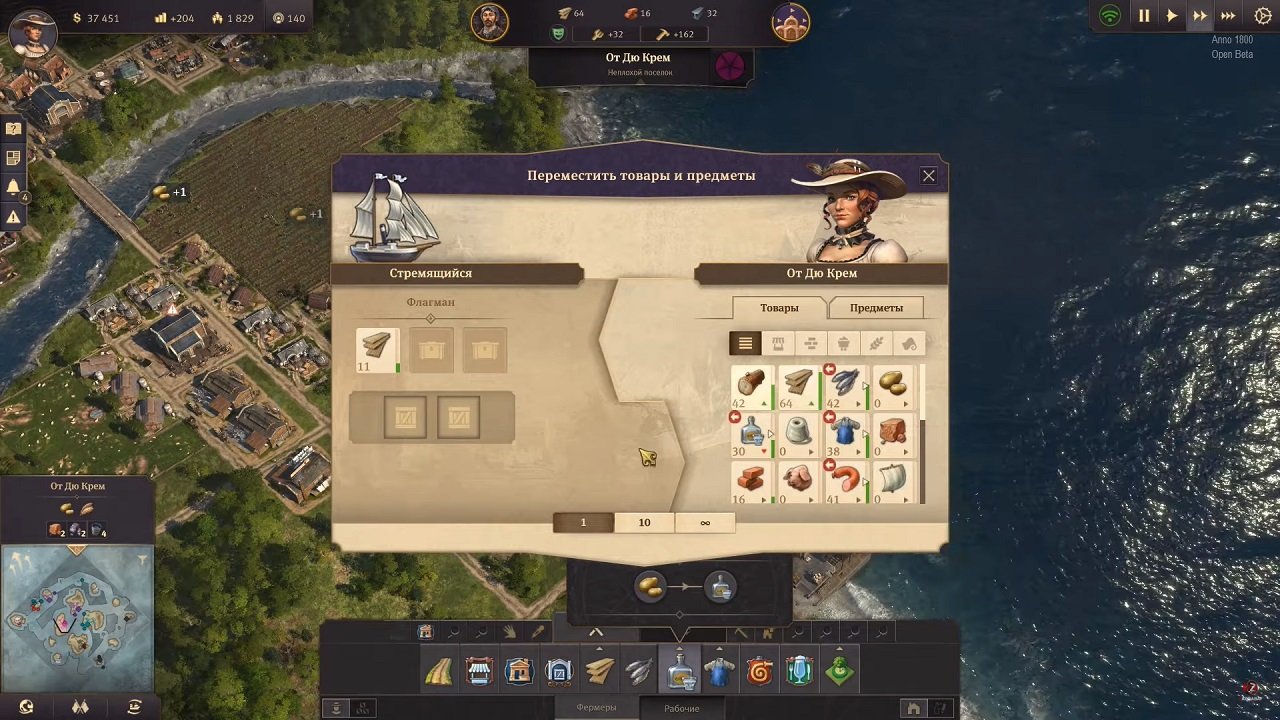Select the marketplace building icon
1280x720 pixels.
point(478,670)
